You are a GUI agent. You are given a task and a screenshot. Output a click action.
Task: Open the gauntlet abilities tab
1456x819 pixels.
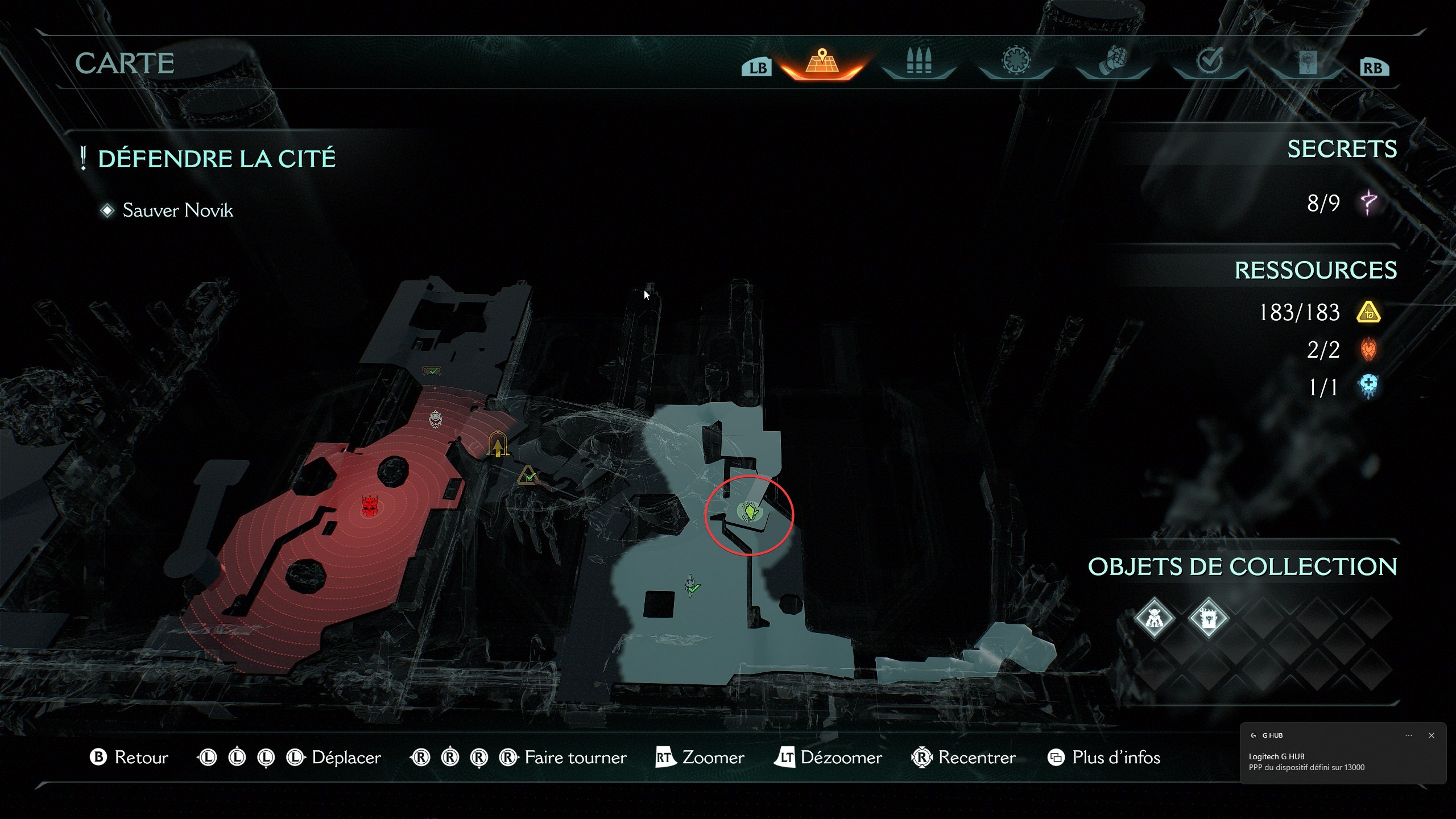click(x=1114, y=60)
